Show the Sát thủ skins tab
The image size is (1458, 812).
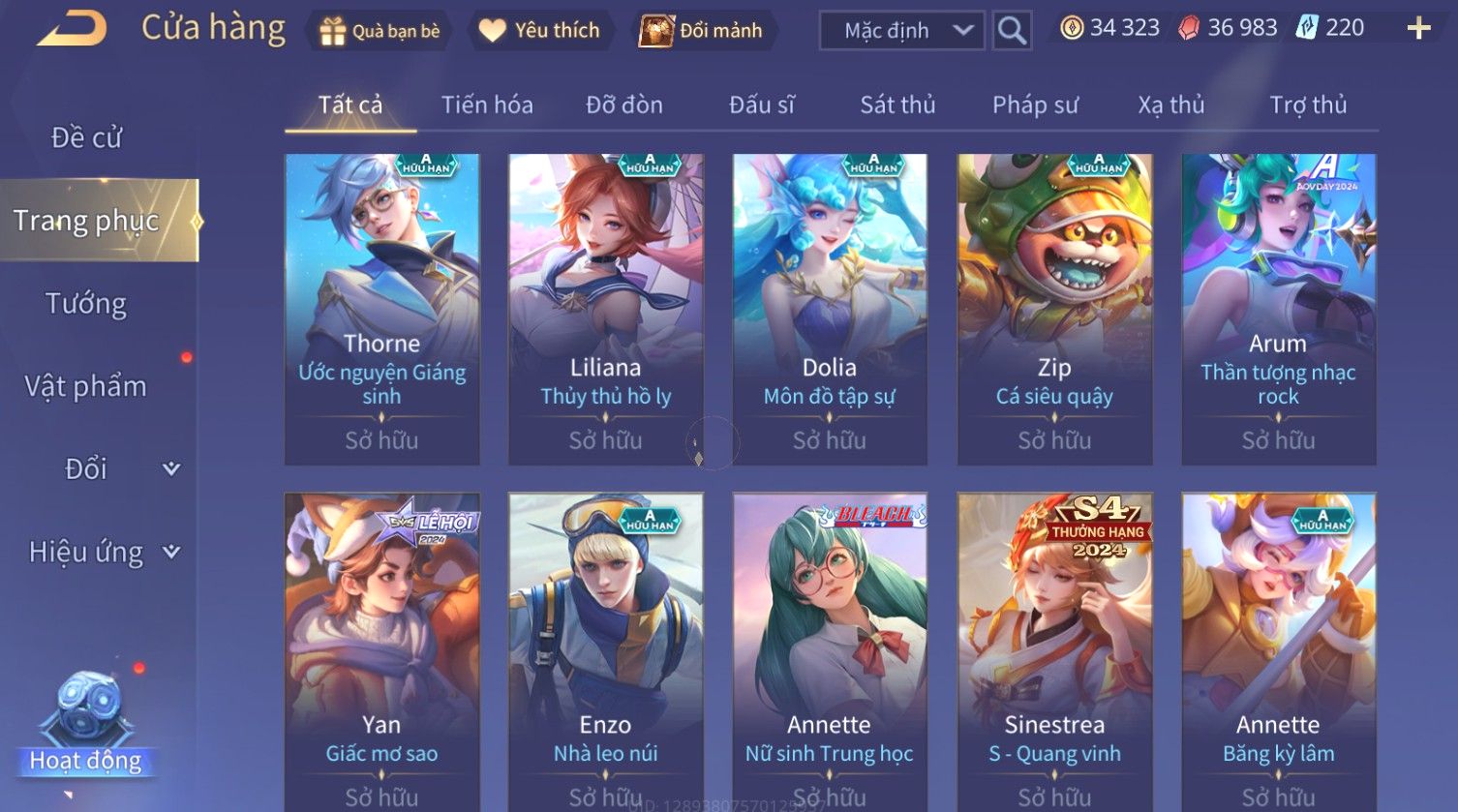897,105
